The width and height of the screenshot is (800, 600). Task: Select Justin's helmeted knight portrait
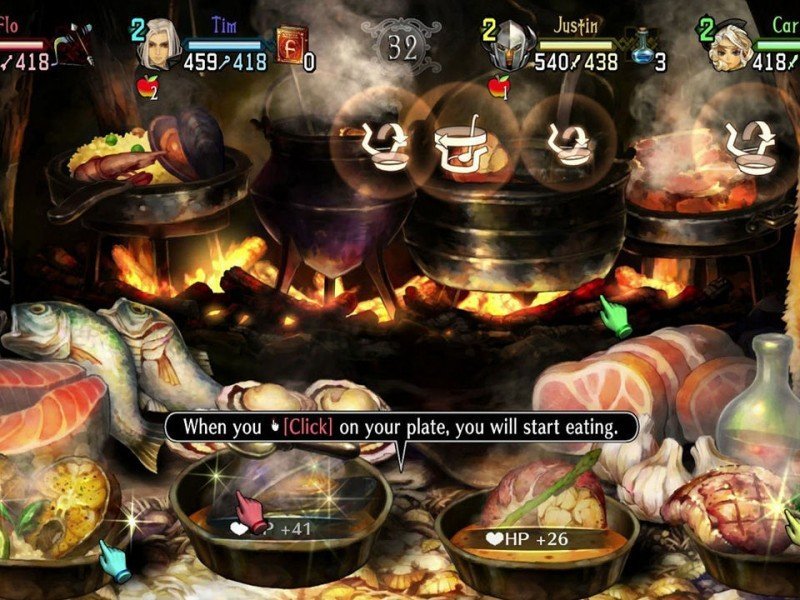[508, 46]
